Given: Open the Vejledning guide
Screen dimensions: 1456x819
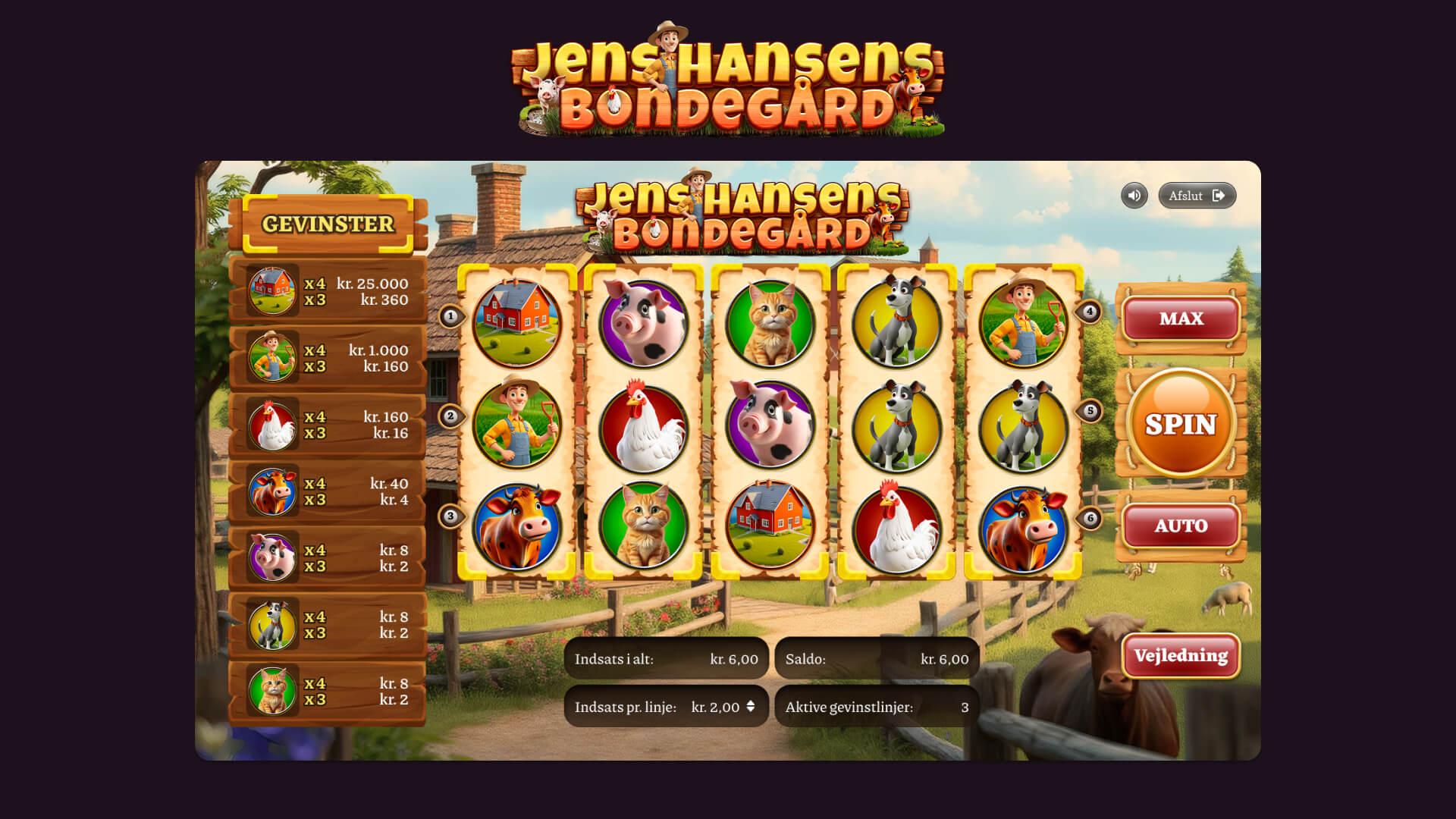Looking at the screenshot, I should (1181, 656).
